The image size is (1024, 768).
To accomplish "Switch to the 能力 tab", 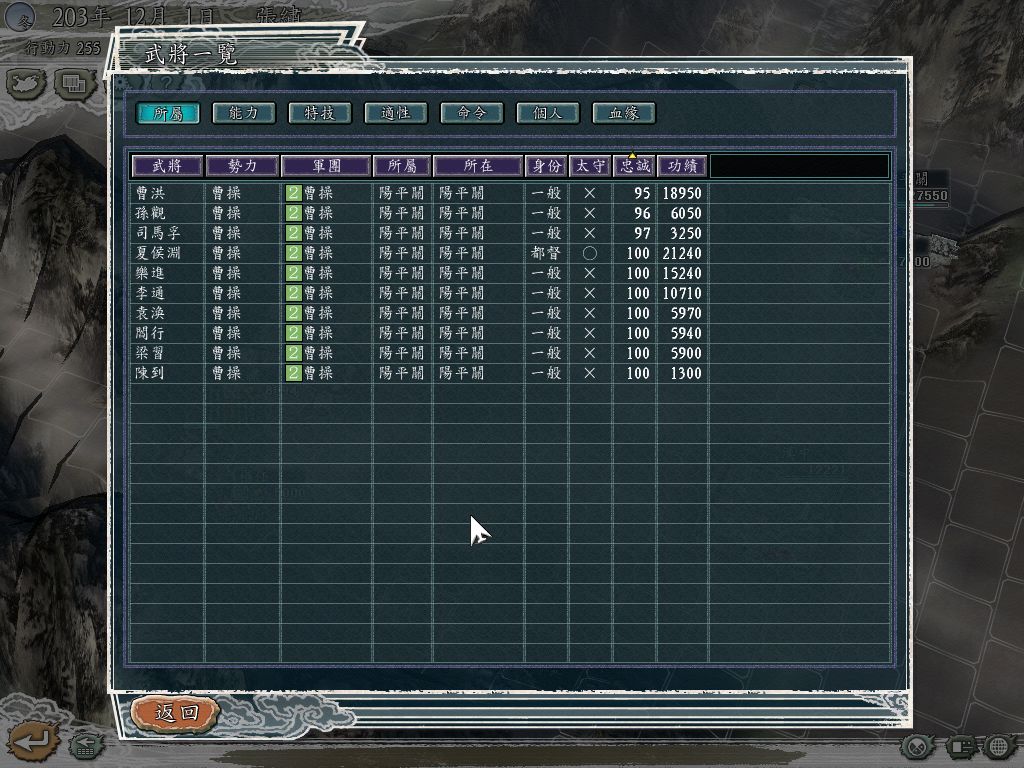I will click(244, 113).
